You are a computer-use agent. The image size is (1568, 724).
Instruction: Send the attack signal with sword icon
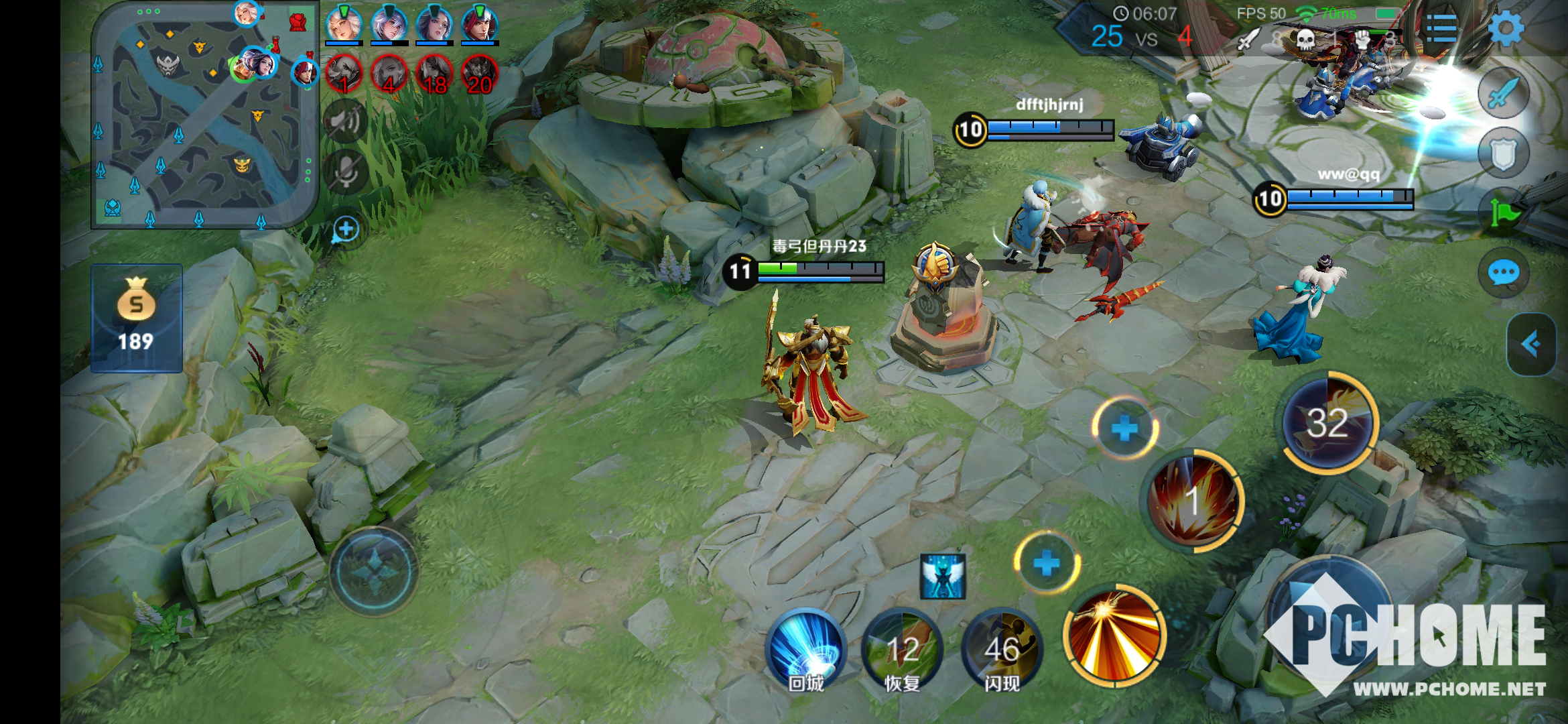(x=1504, y=94)
